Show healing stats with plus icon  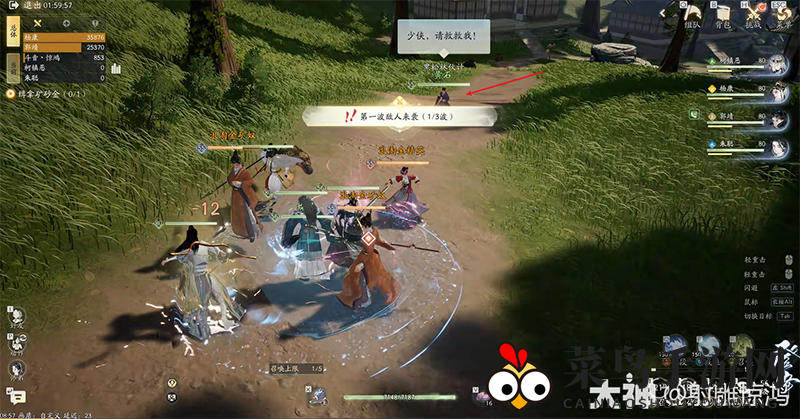click(66, 22)
